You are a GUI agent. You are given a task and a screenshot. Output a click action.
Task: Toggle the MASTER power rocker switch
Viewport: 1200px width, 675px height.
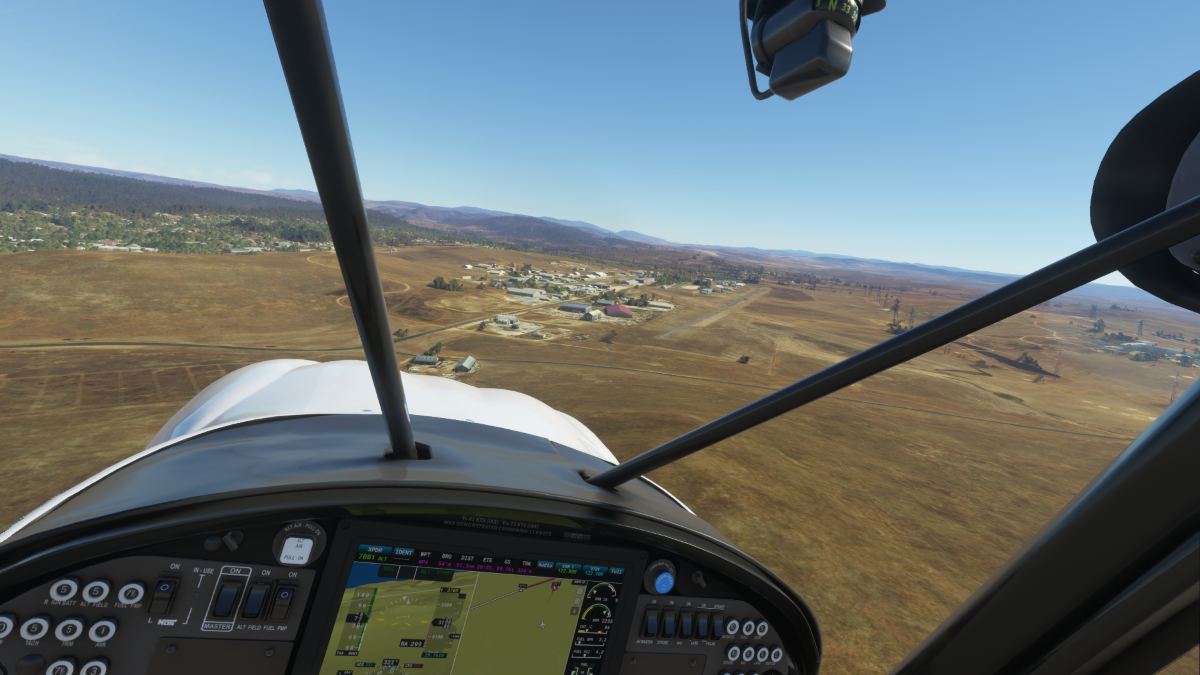(x=227, y=600)
